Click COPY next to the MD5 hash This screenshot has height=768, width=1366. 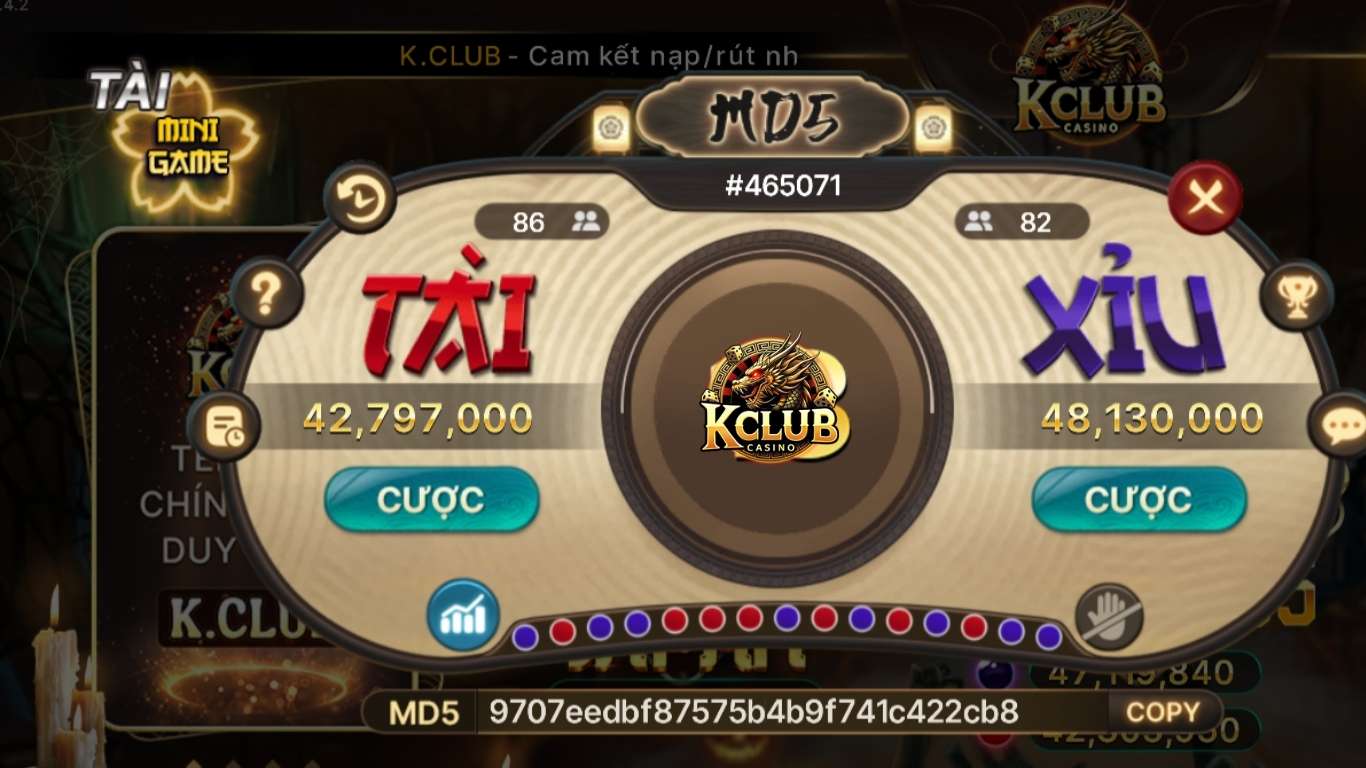1162,711
